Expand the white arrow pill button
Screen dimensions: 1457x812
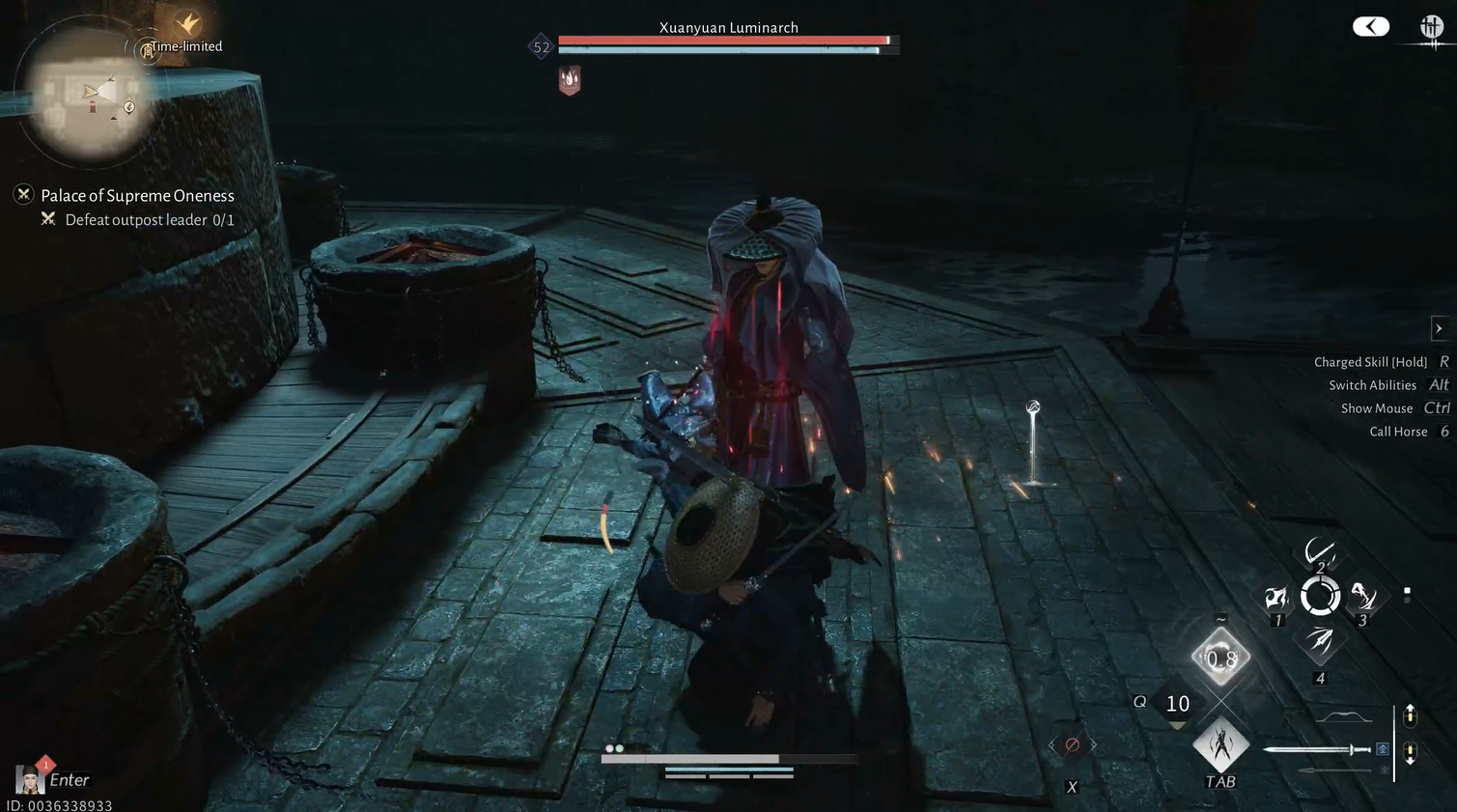coord(1370,27)
